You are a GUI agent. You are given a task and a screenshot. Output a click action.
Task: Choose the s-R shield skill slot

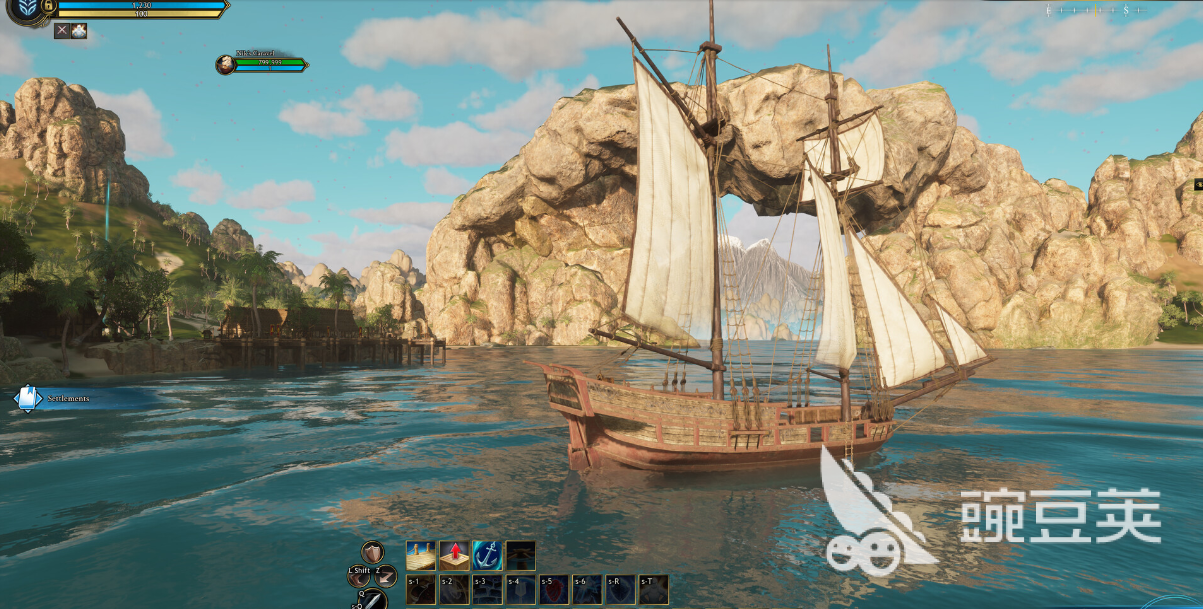coord(619,590)
